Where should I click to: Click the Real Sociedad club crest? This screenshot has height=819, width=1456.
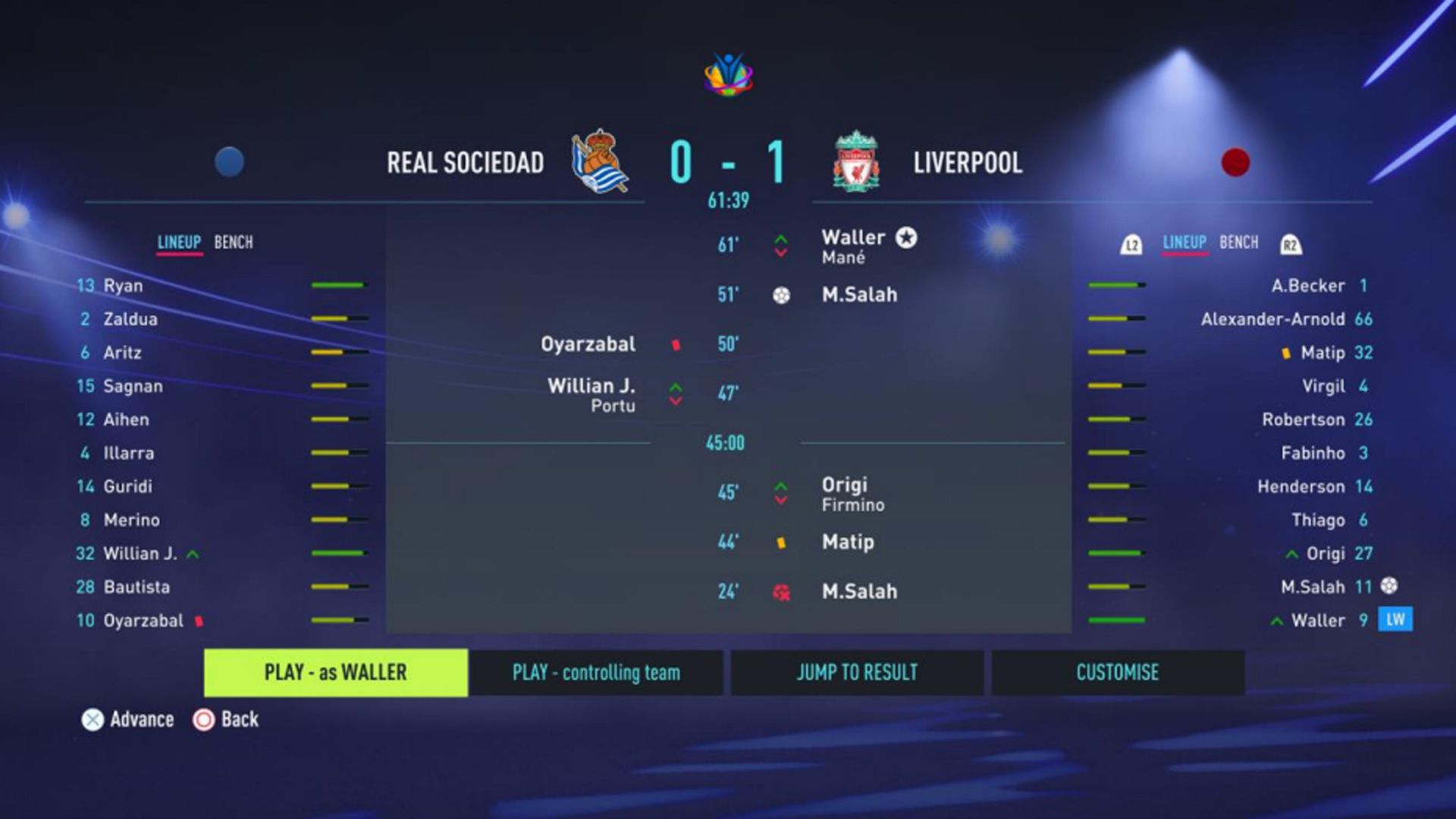click(599, 163)
